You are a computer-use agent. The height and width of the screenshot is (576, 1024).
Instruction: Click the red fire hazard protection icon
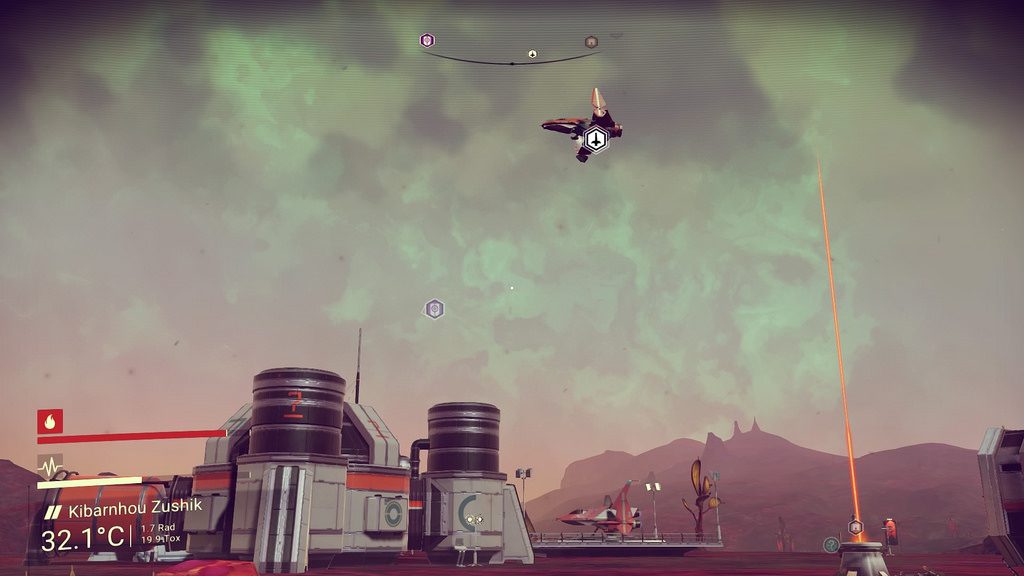click(50, 421)
